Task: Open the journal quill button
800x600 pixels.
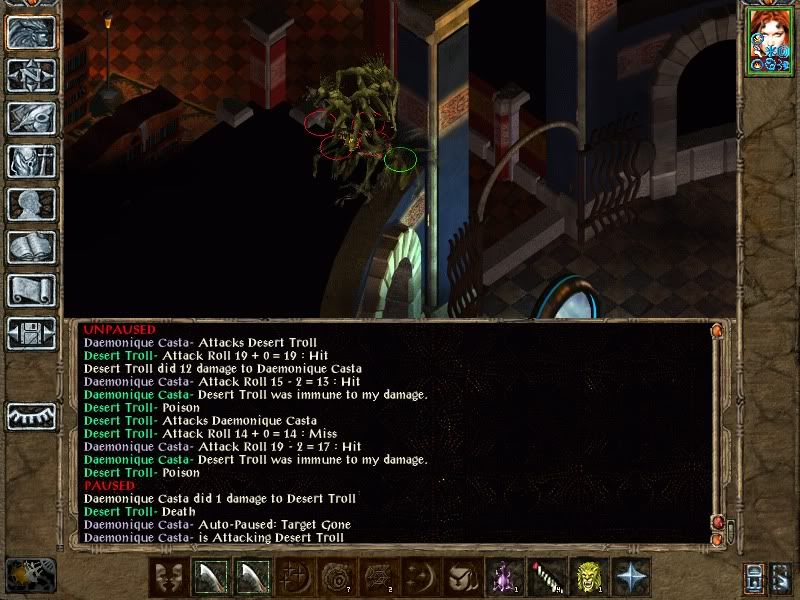Action: point(31,118)
